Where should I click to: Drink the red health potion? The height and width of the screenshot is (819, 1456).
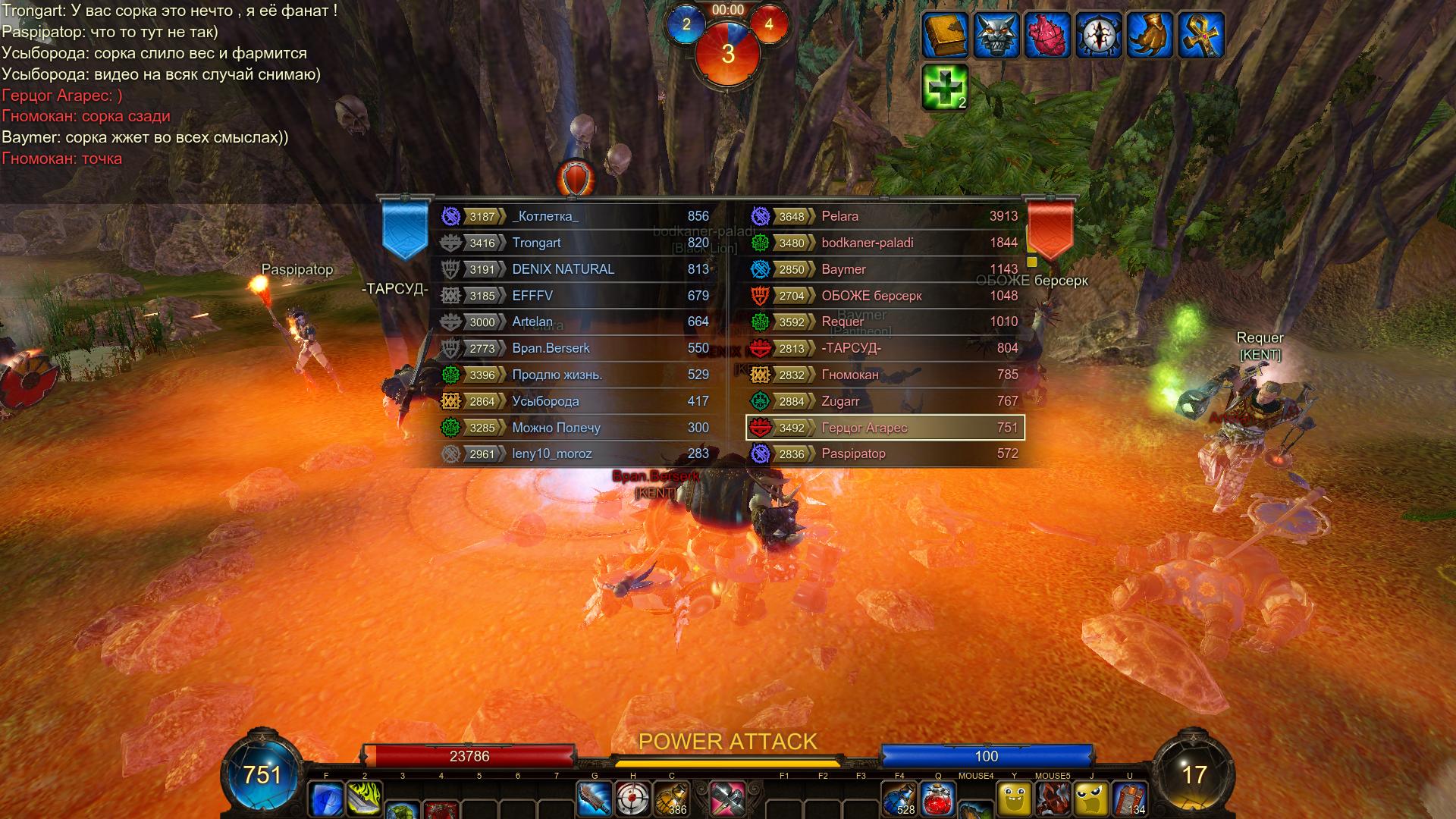coord(938,799)
